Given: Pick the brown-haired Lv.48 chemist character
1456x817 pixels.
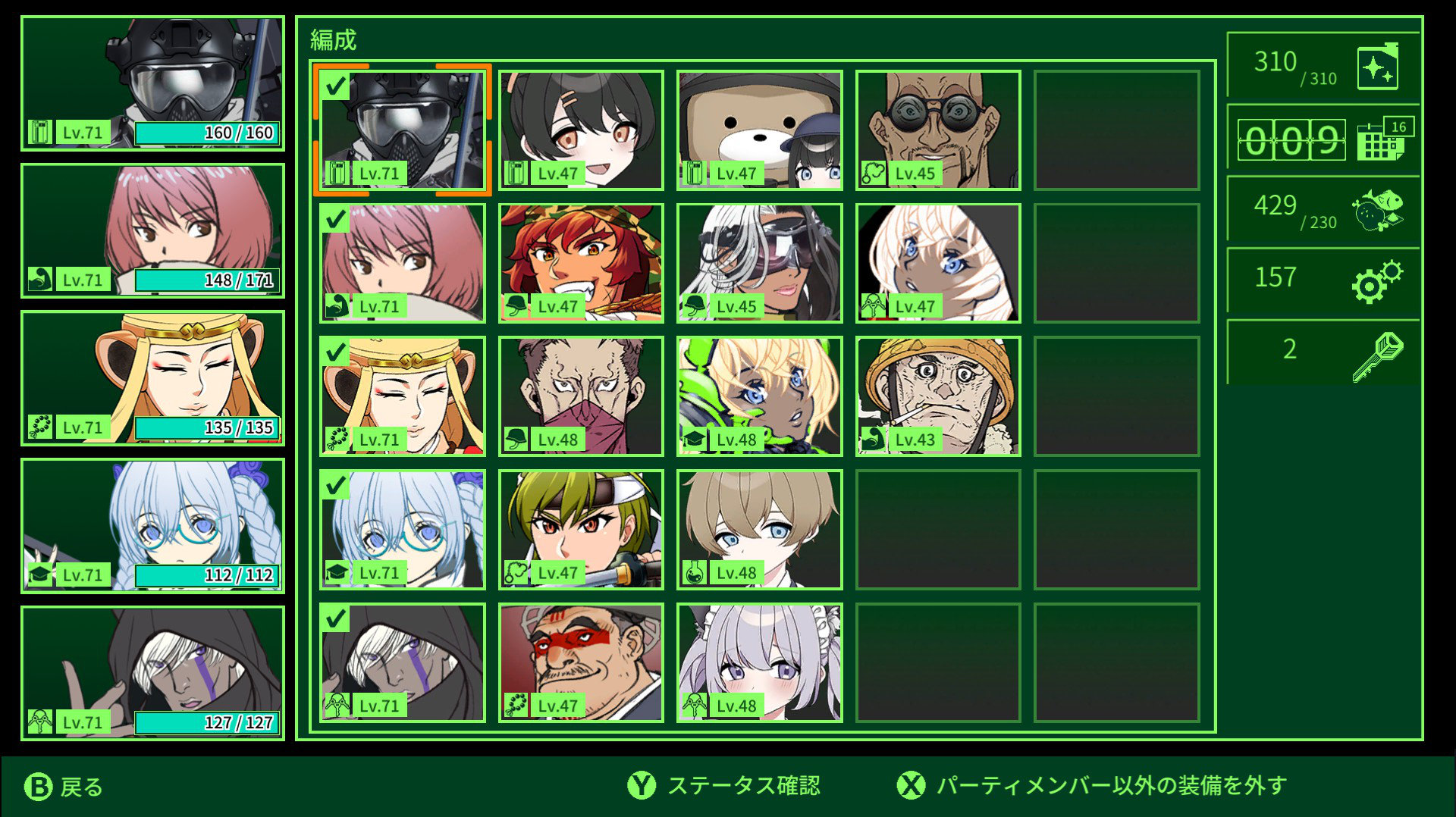Looking at the screenshot, I should coord(759,529).
